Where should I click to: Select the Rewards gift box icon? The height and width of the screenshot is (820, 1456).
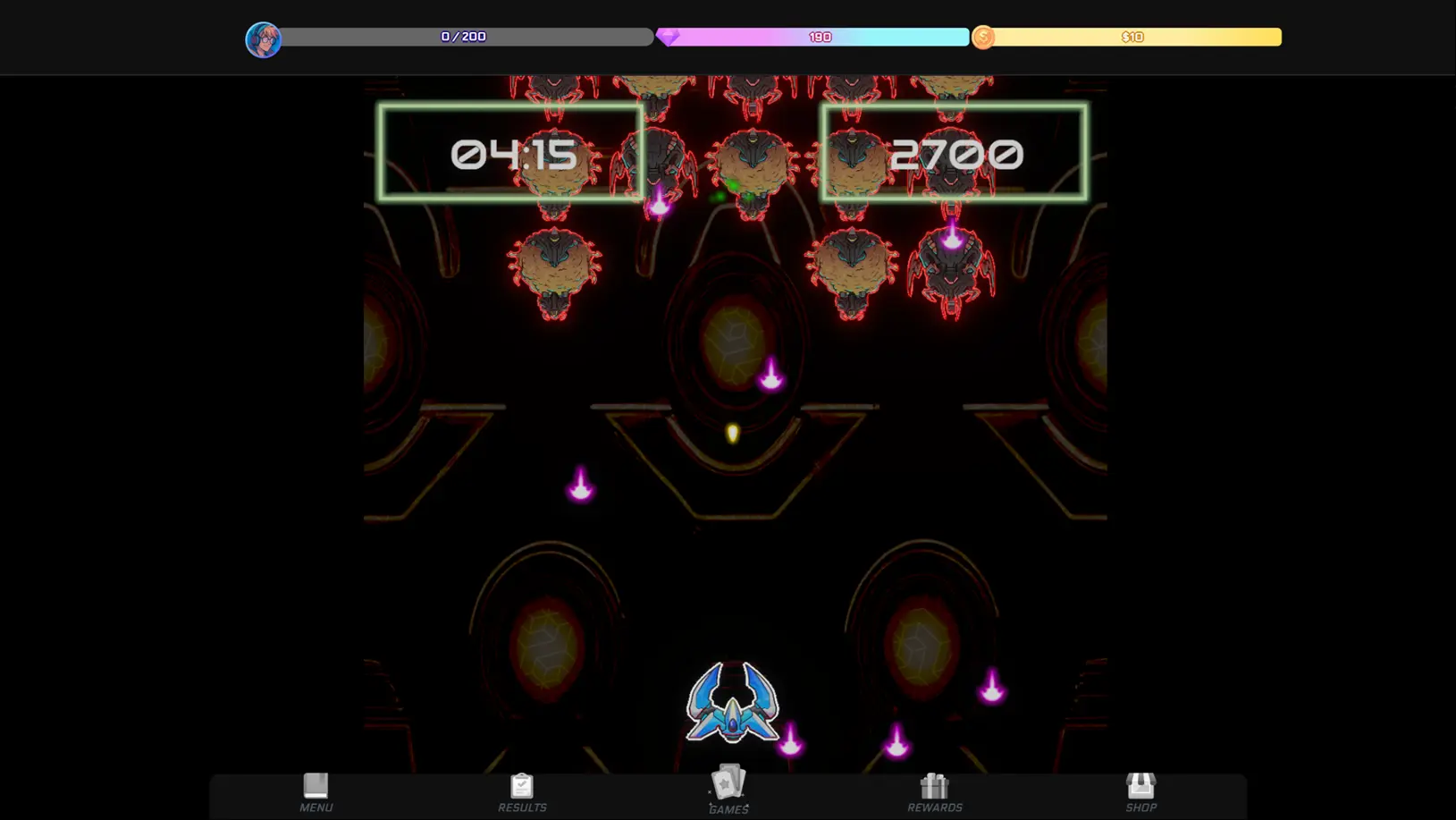934,784
